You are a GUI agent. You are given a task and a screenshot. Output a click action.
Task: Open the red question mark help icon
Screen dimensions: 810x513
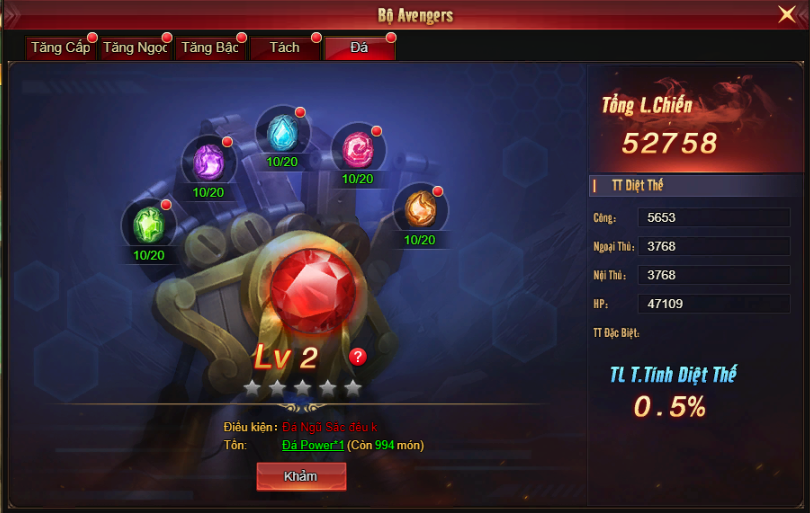click(x=358, y=357)
